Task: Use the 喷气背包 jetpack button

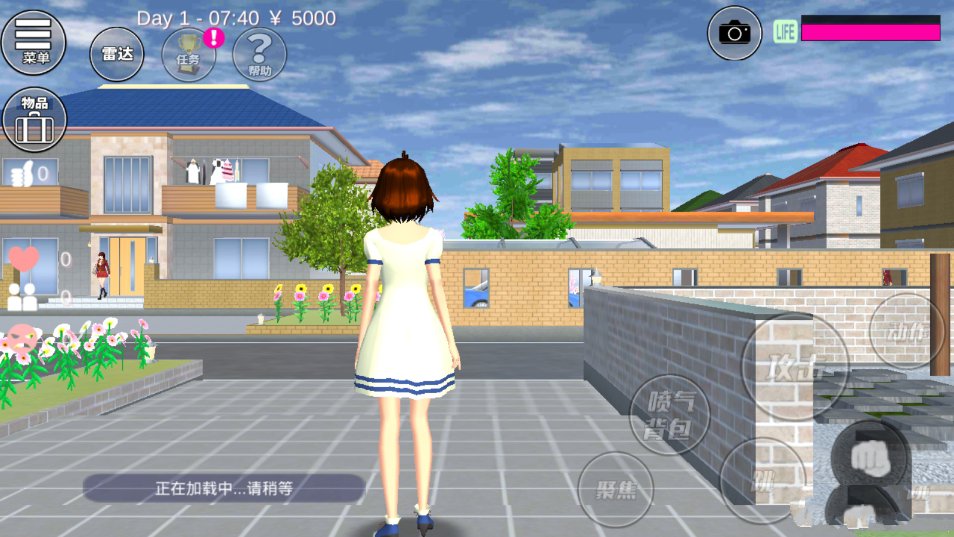Action: pos(670,415)
